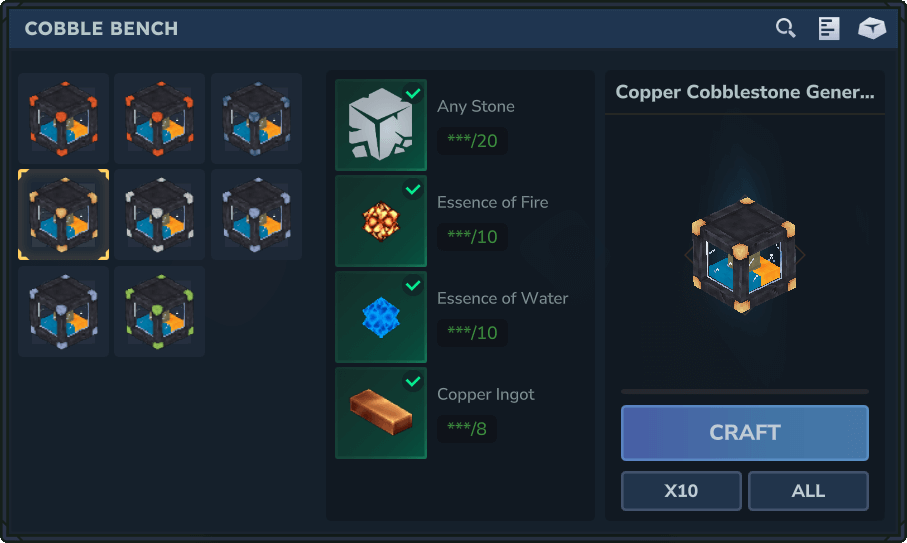Viewport: 907px width, 543px height.
Task: Inspect the Essence of Water ingredient
Action: pos(381,317)
